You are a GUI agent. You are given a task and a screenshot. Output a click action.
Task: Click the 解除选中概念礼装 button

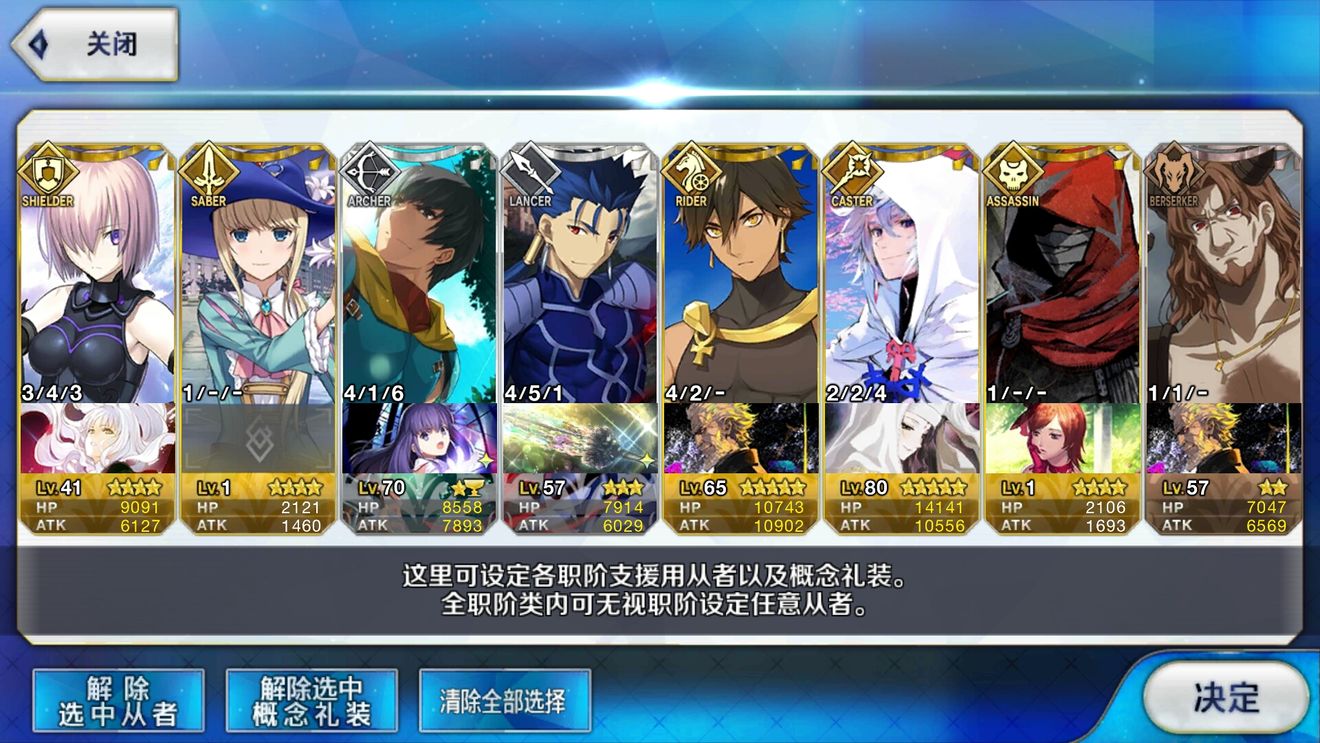(310, 699)
